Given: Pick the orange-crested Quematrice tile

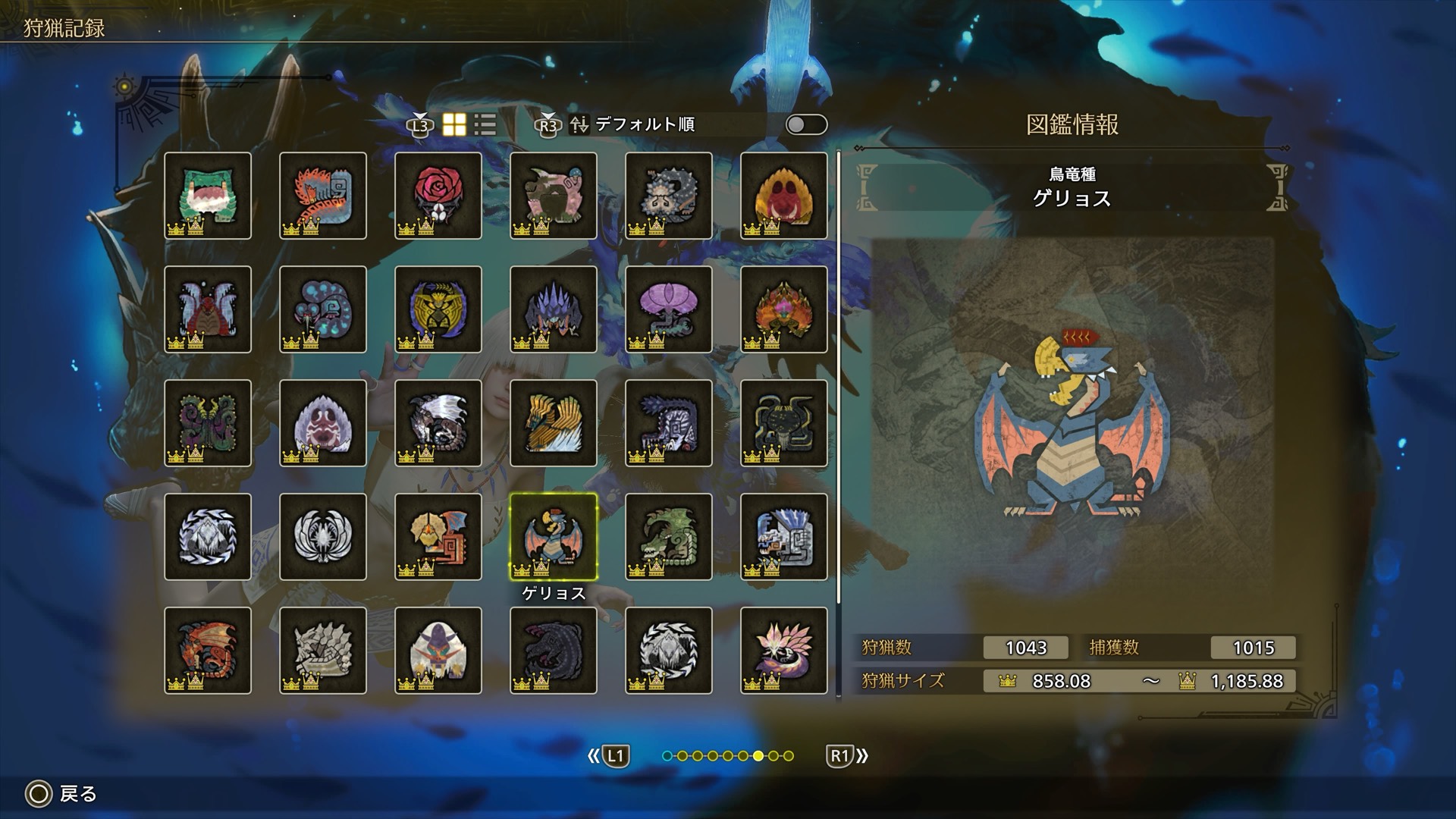Looking at the screenshot, I should (x=323, y=196).
